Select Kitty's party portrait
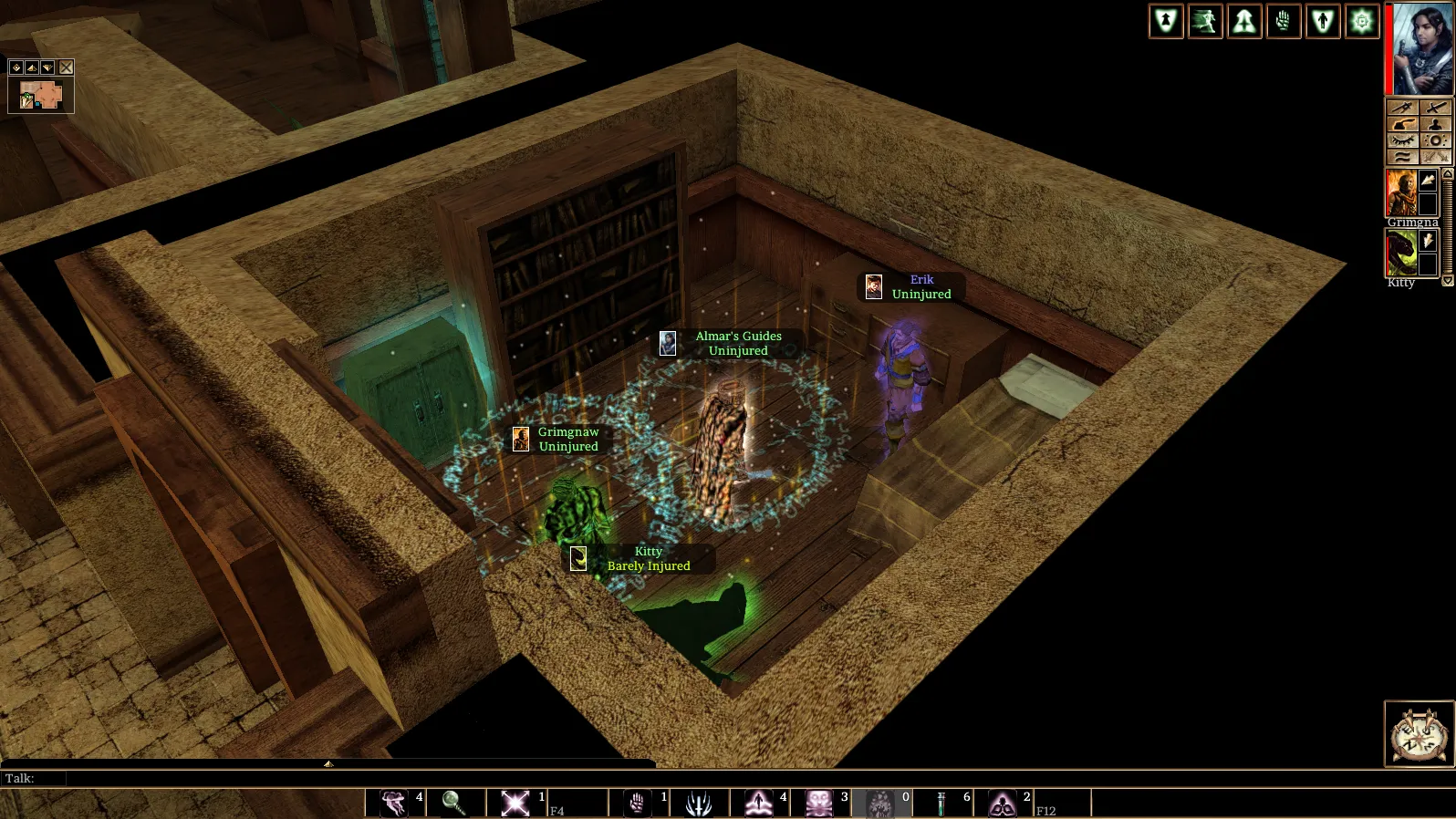 [x=1401, y=253]
